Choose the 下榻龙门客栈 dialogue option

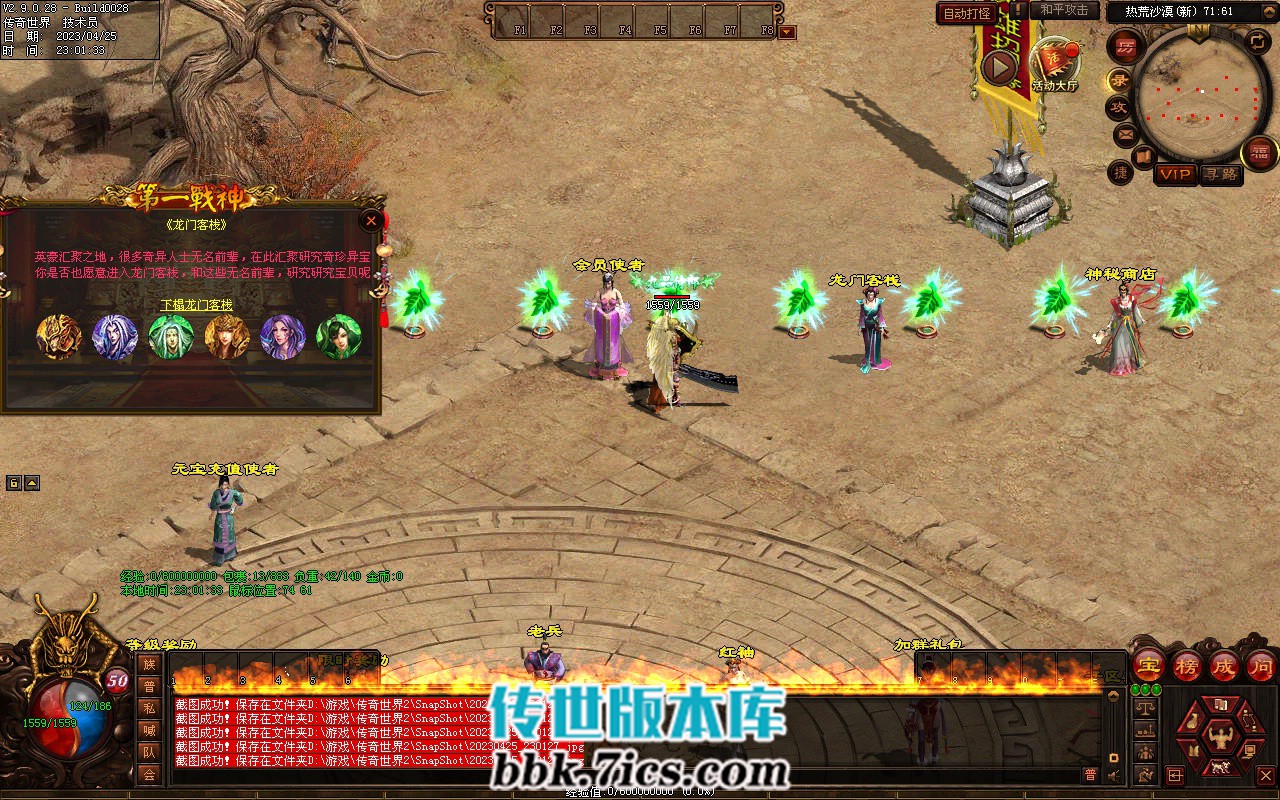click(x=196, y=304)
